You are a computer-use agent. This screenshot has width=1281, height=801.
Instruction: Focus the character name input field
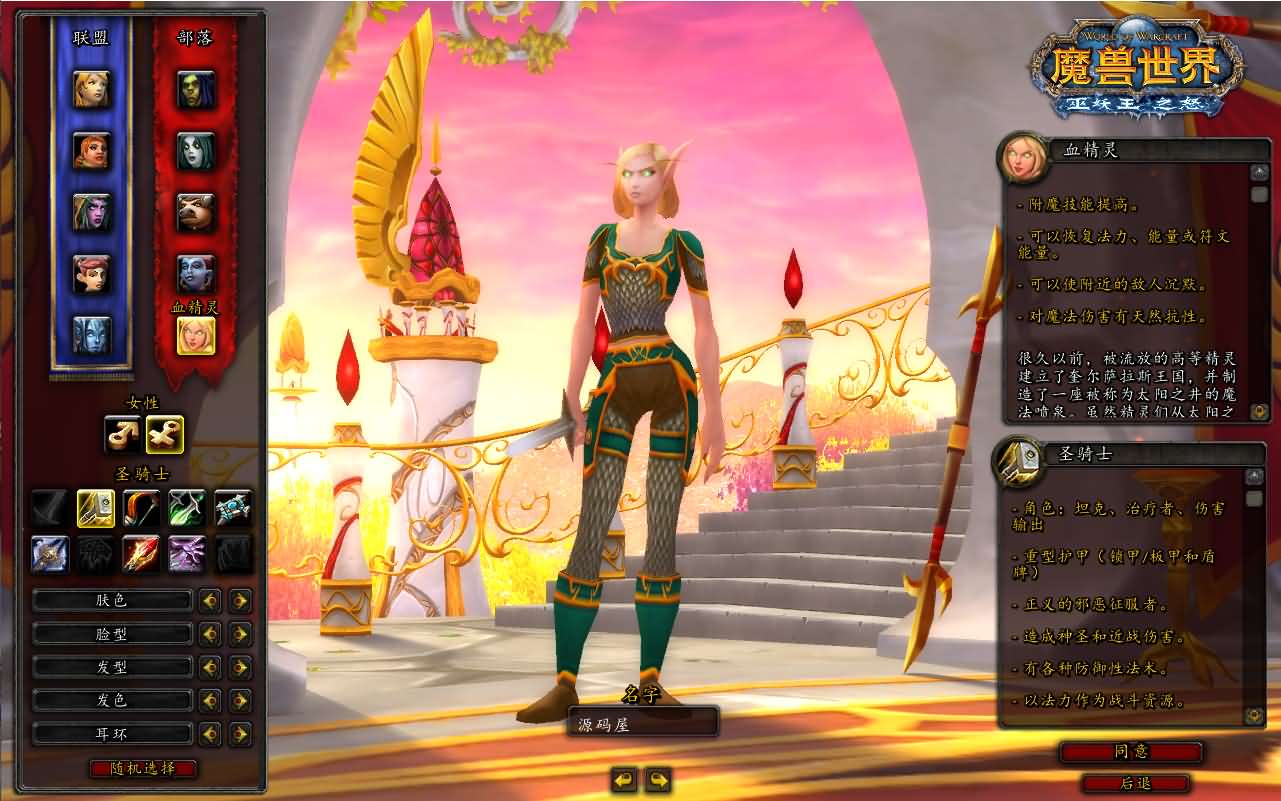point(643,722)
